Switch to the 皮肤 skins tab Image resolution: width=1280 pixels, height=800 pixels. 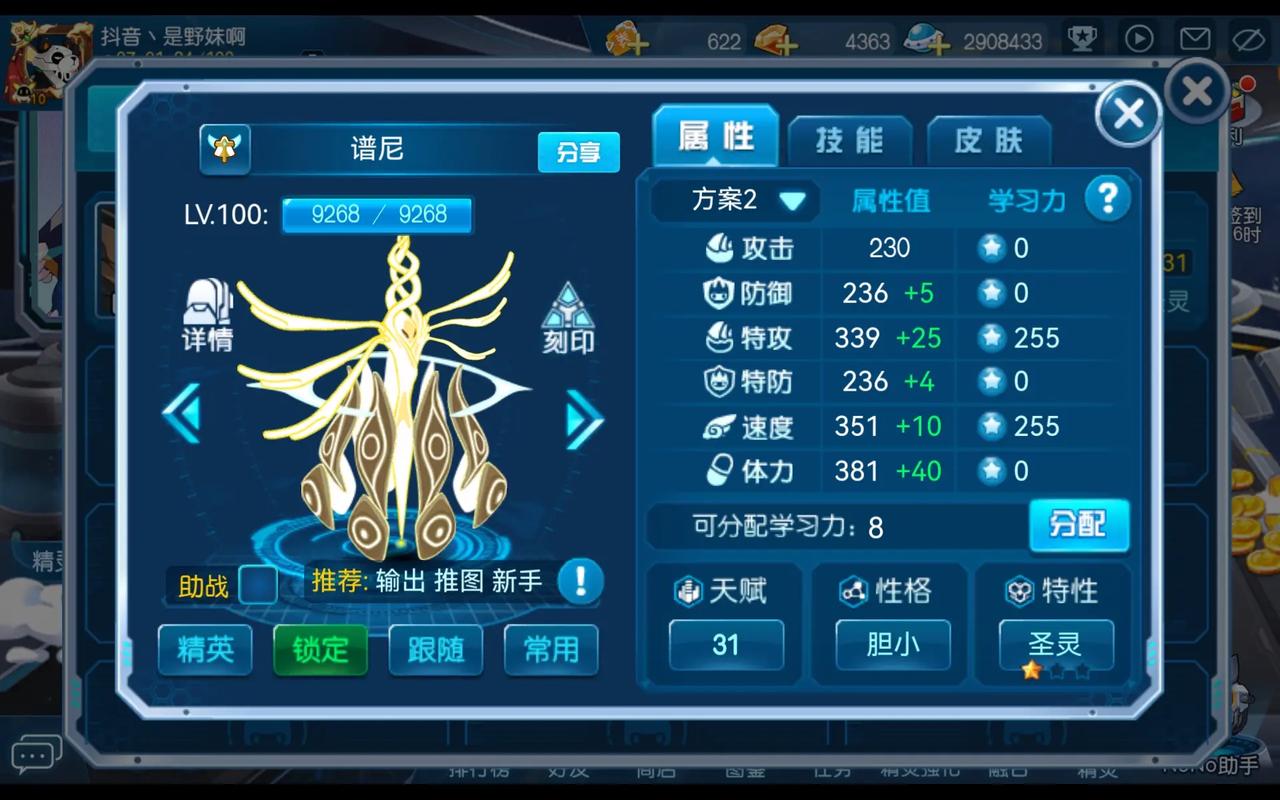[x=989, y=141]
